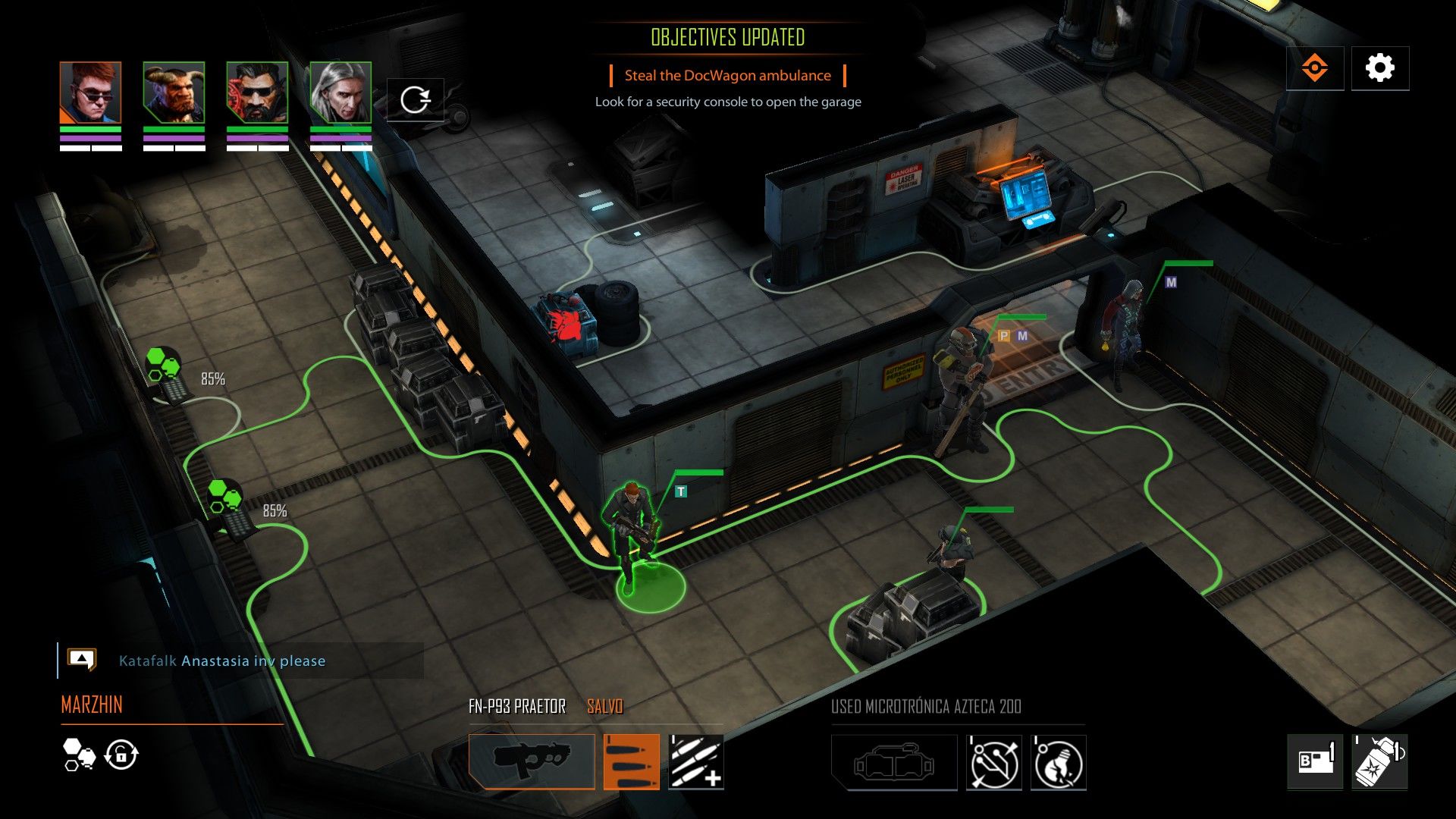This screenshot has height=819, width=1456.
Task: Select the horned troll character portrait
Action: 174,93
